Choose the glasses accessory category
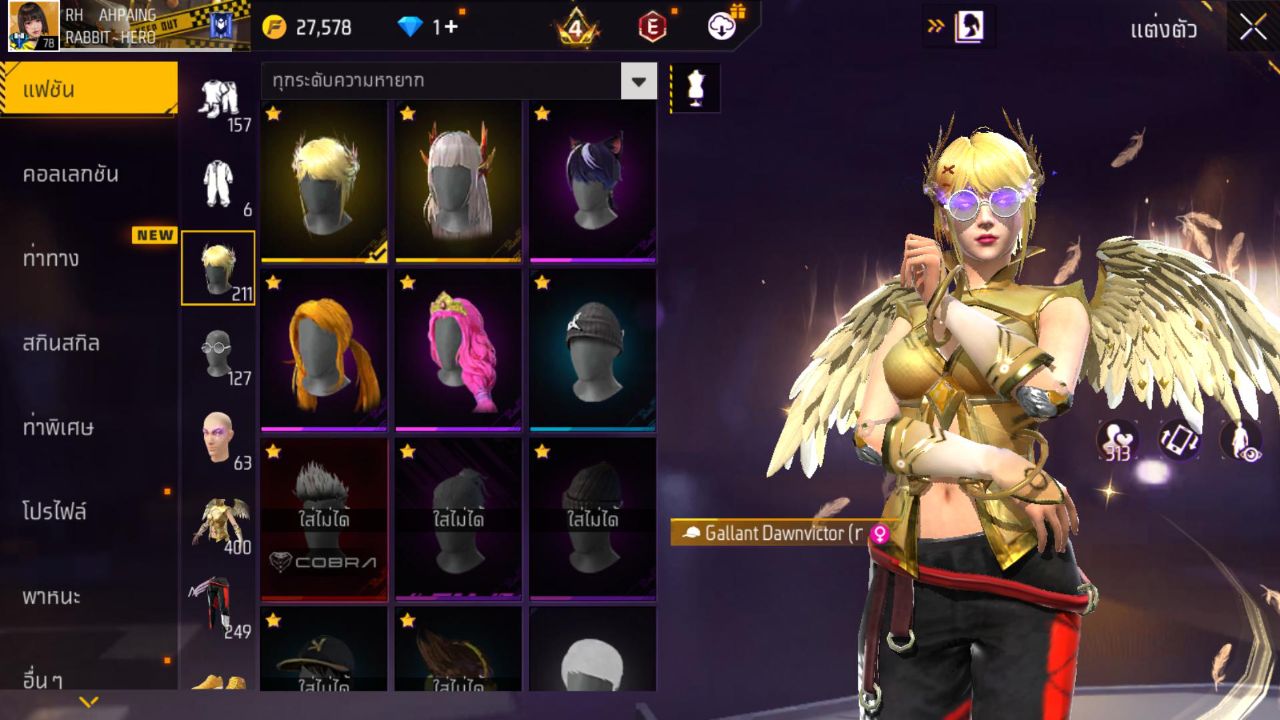 (217, 353)
